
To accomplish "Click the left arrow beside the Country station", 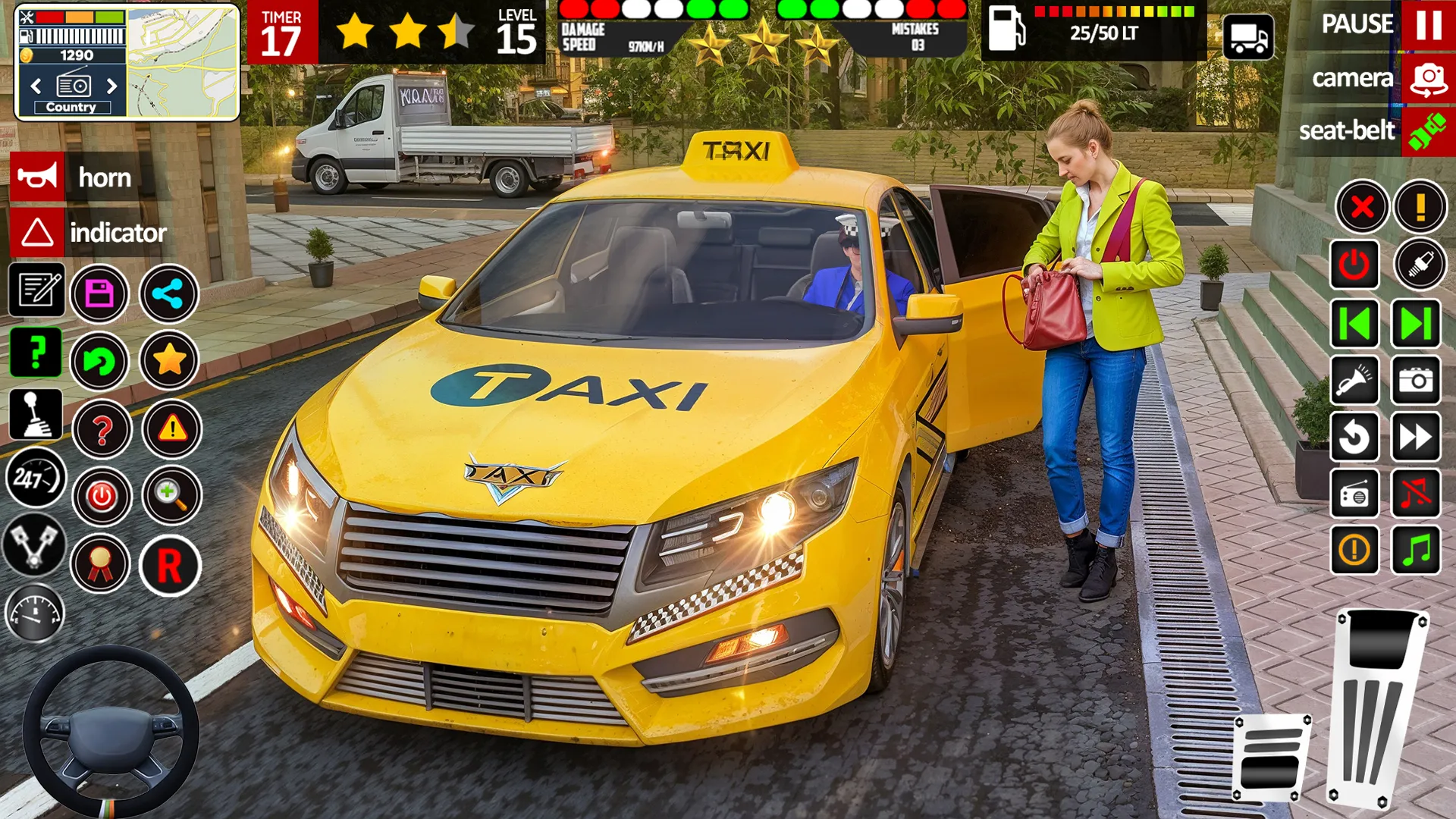I will (x=34, y=86).
